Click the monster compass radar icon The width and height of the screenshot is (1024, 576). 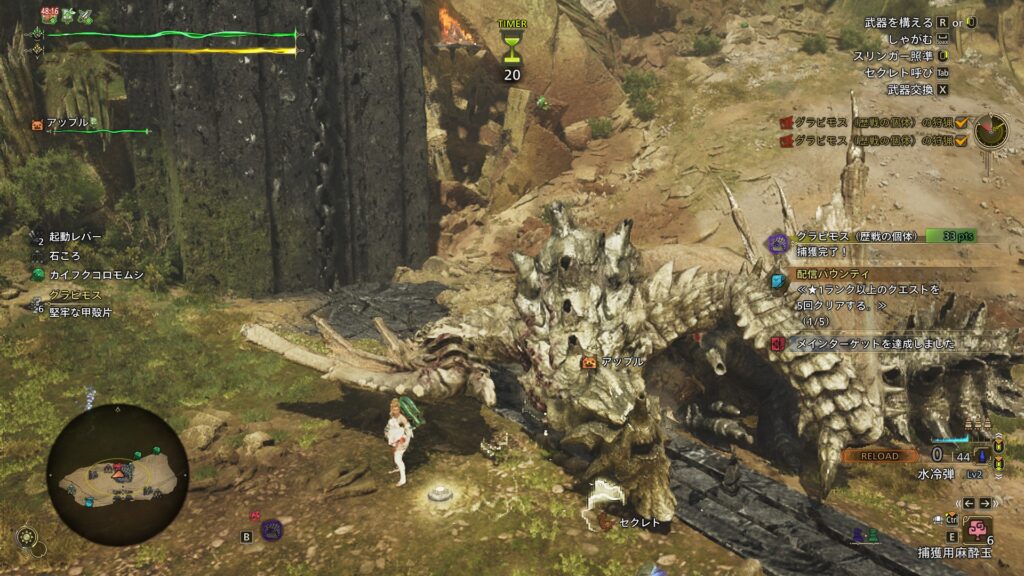[992, 131]
